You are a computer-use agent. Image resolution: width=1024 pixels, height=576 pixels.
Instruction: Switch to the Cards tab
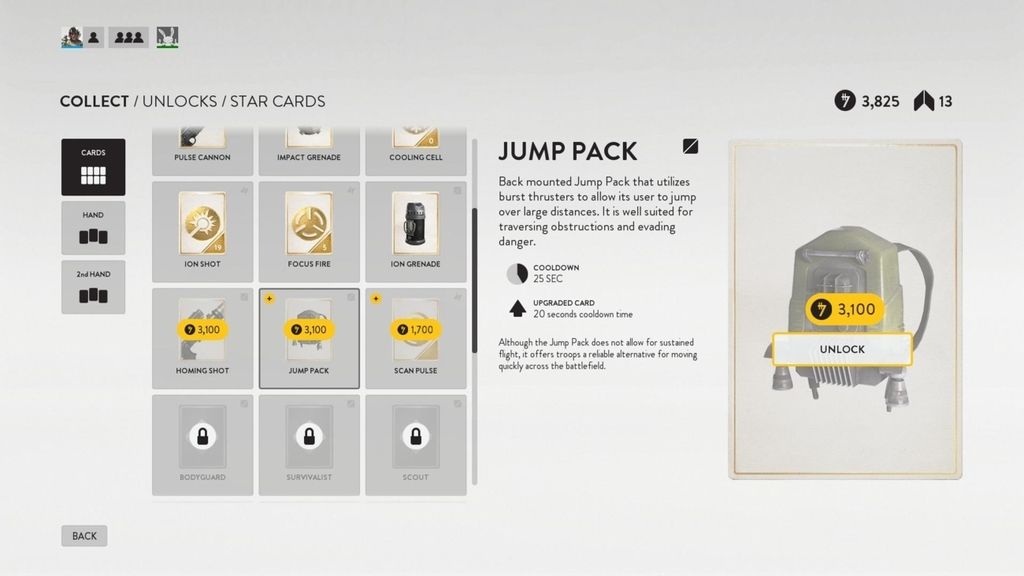tap(93, 167)
